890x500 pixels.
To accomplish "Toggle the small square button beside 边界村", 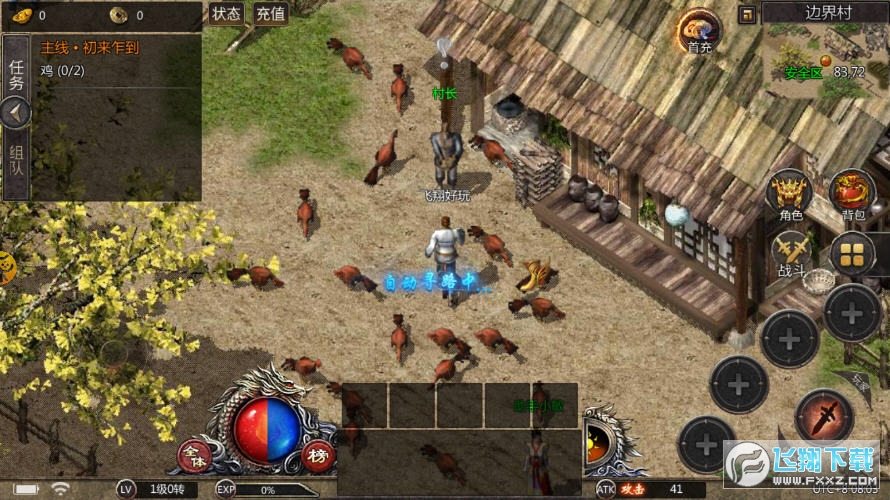I will coord(747,14).
